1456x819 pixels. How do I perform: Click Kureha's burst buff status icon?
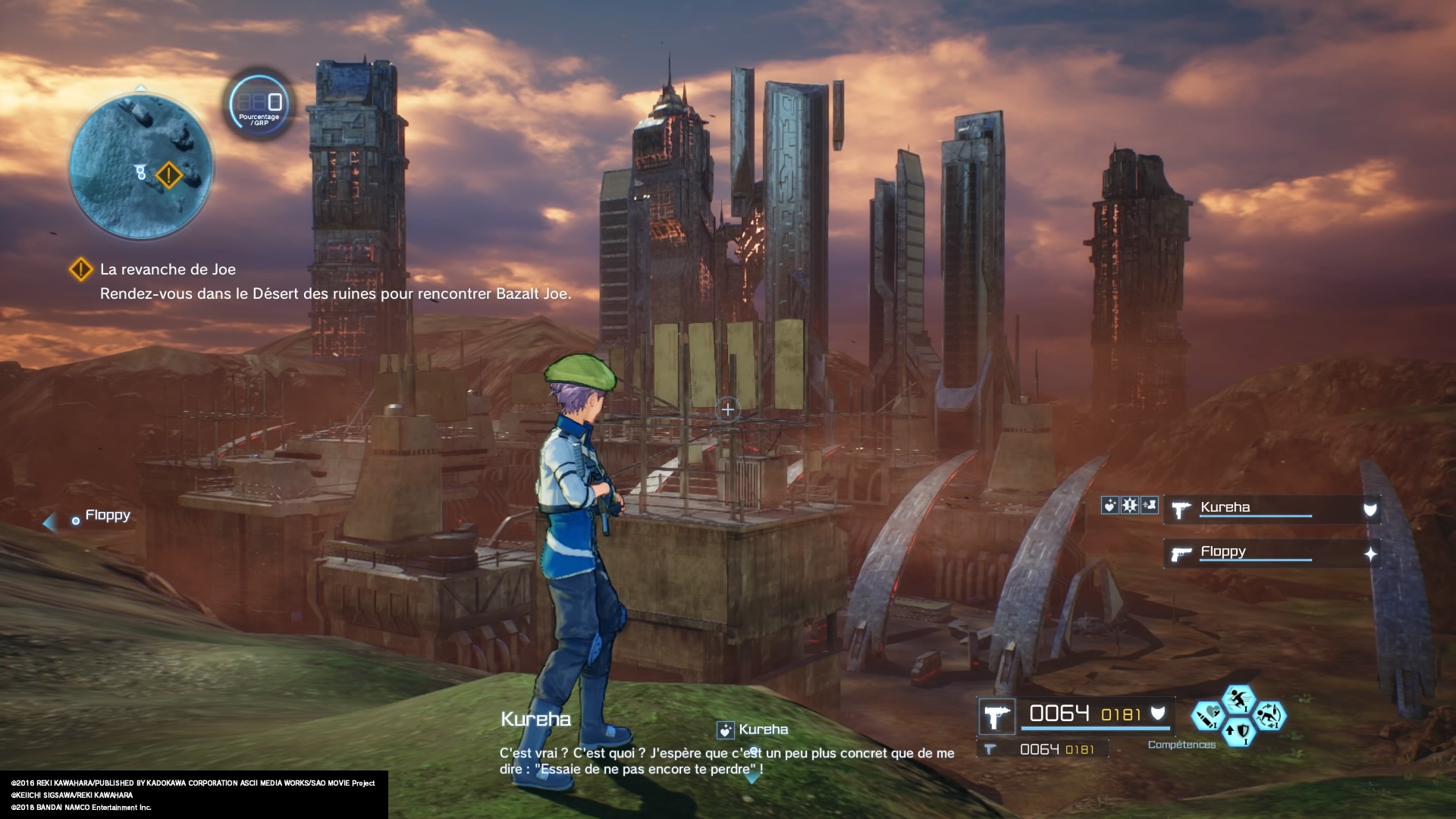(x=1130, y=505)
